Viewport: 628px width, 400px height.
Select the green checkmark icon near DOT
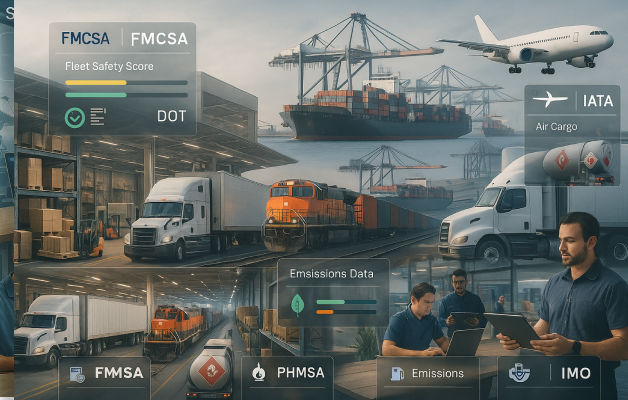(x=74, y=116)
